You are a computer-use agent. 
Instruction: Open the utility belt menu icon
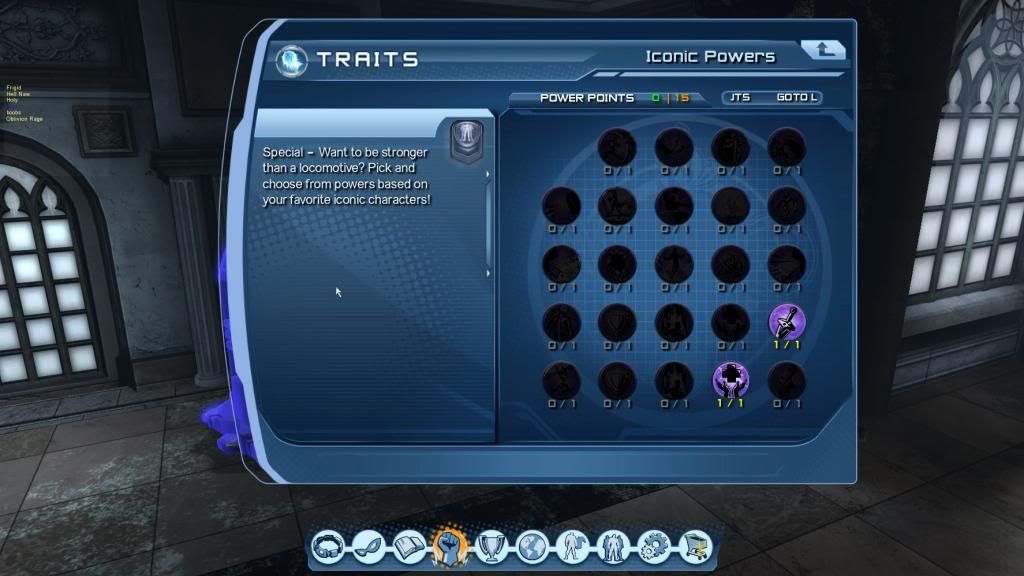330,546
